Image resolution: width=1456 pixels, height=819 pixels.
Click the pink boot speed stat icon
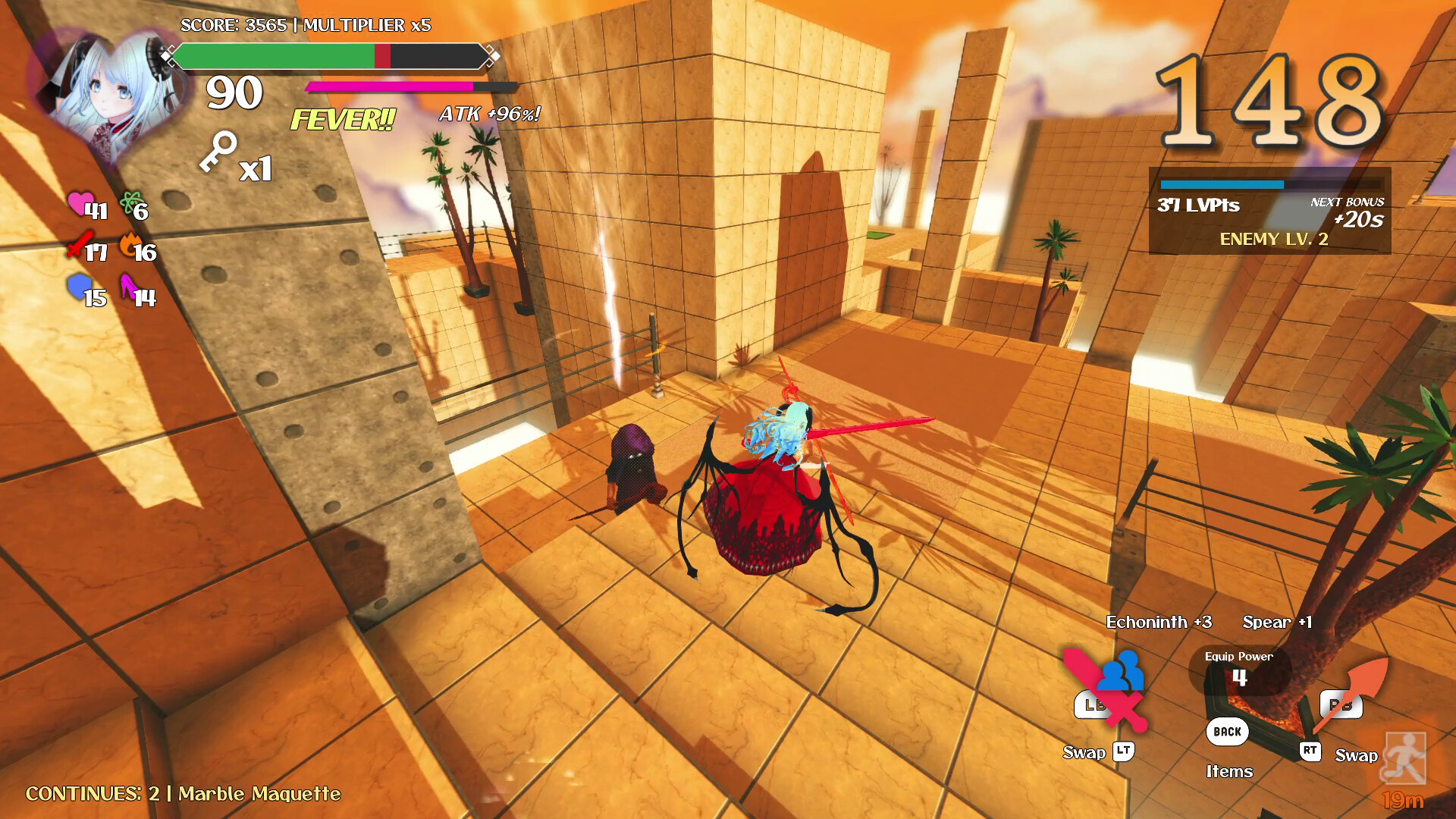127,287
